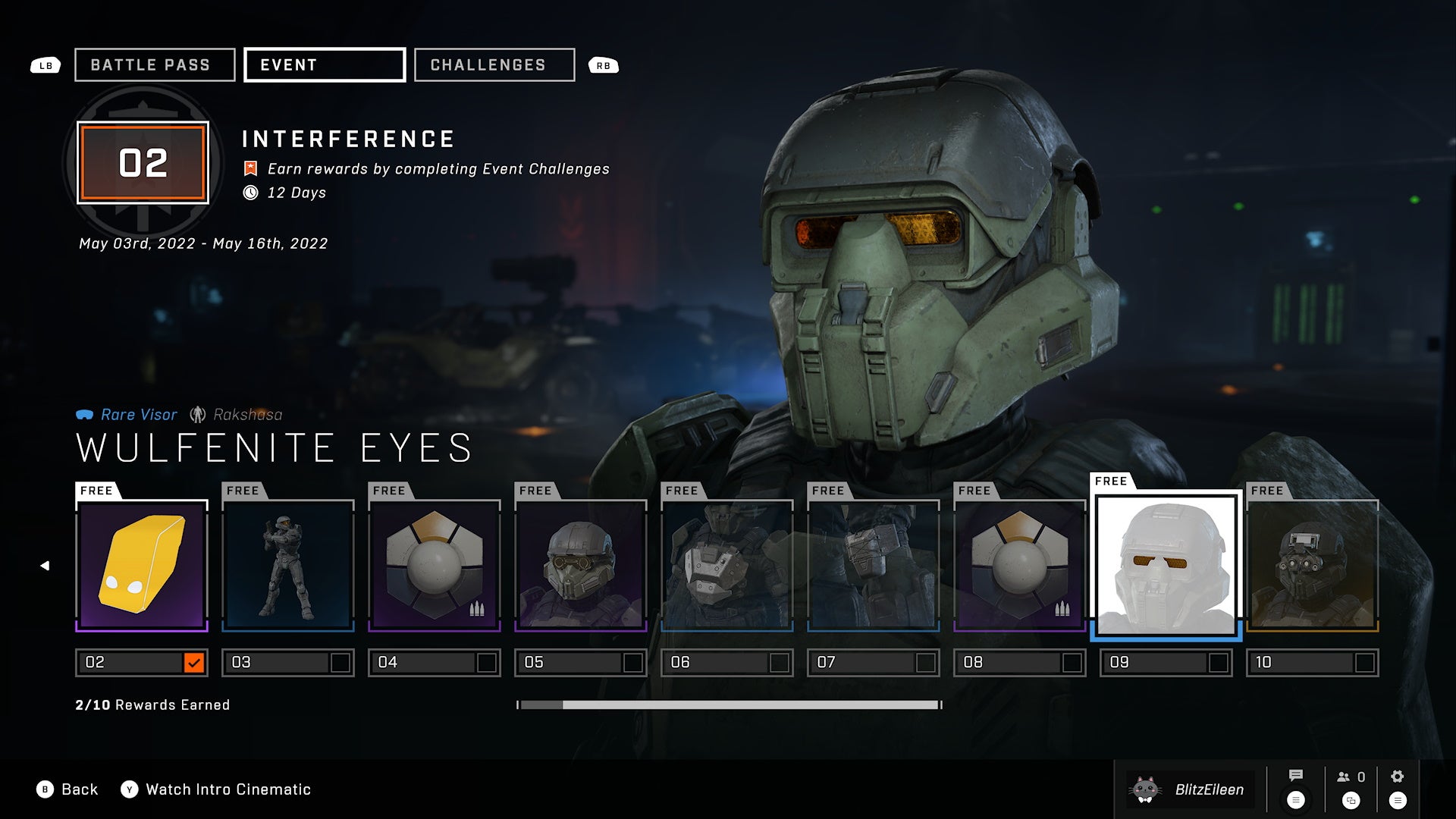This screenshot has width=1456, height=819.
Task: Select Watch Intro Cinematic
Action: click(x=227, y=789)
